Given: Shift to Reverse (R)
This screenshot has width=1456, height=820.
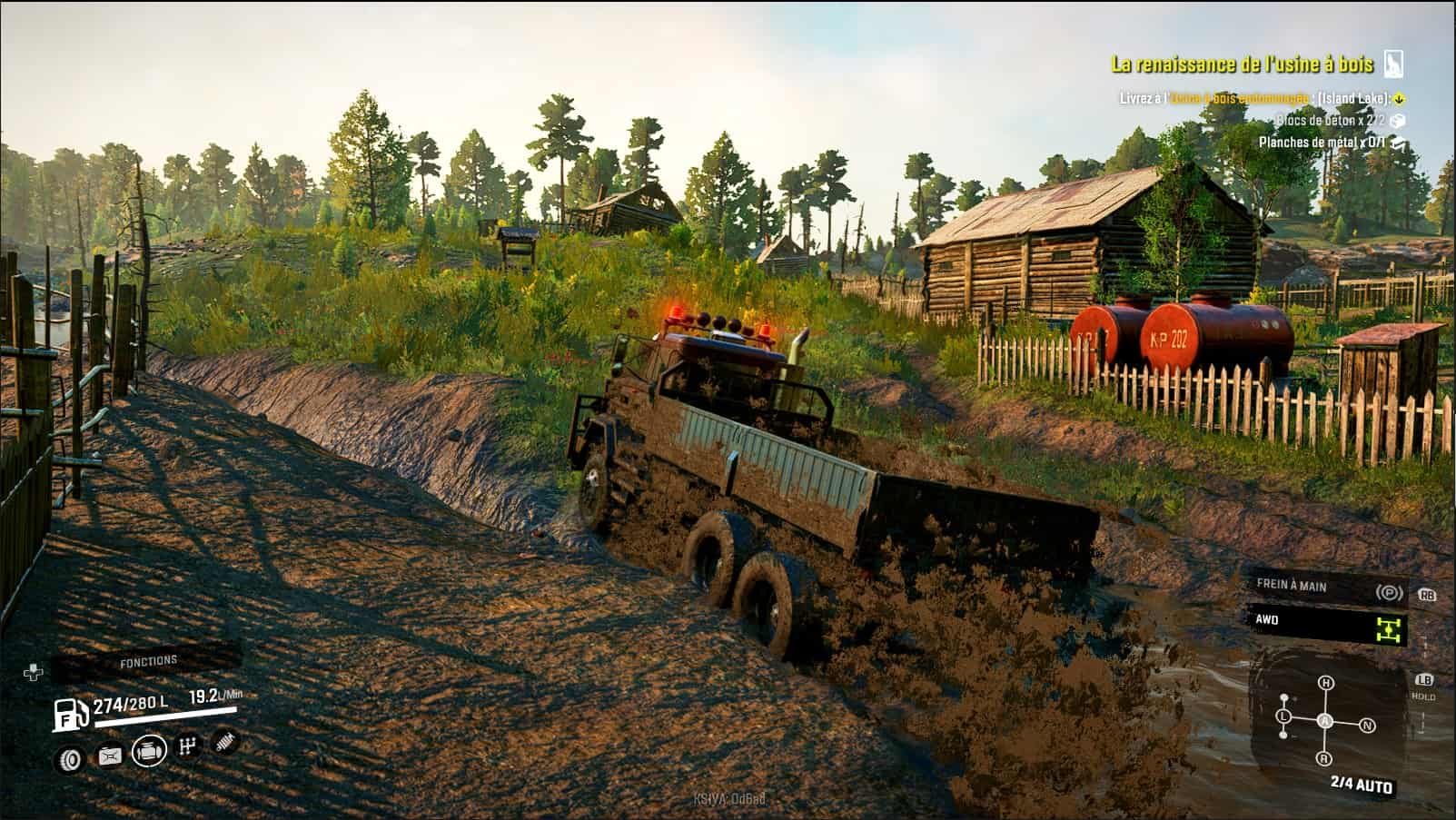Looking at the screenshot, I should (x=1324, y=758).
